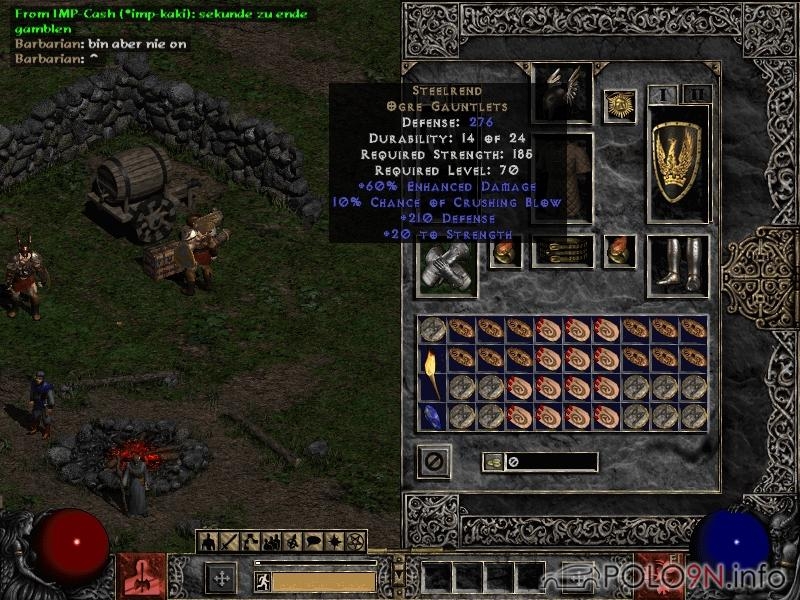Click the gold coins button
Screen dimensions: 800x600
(493, 462)
